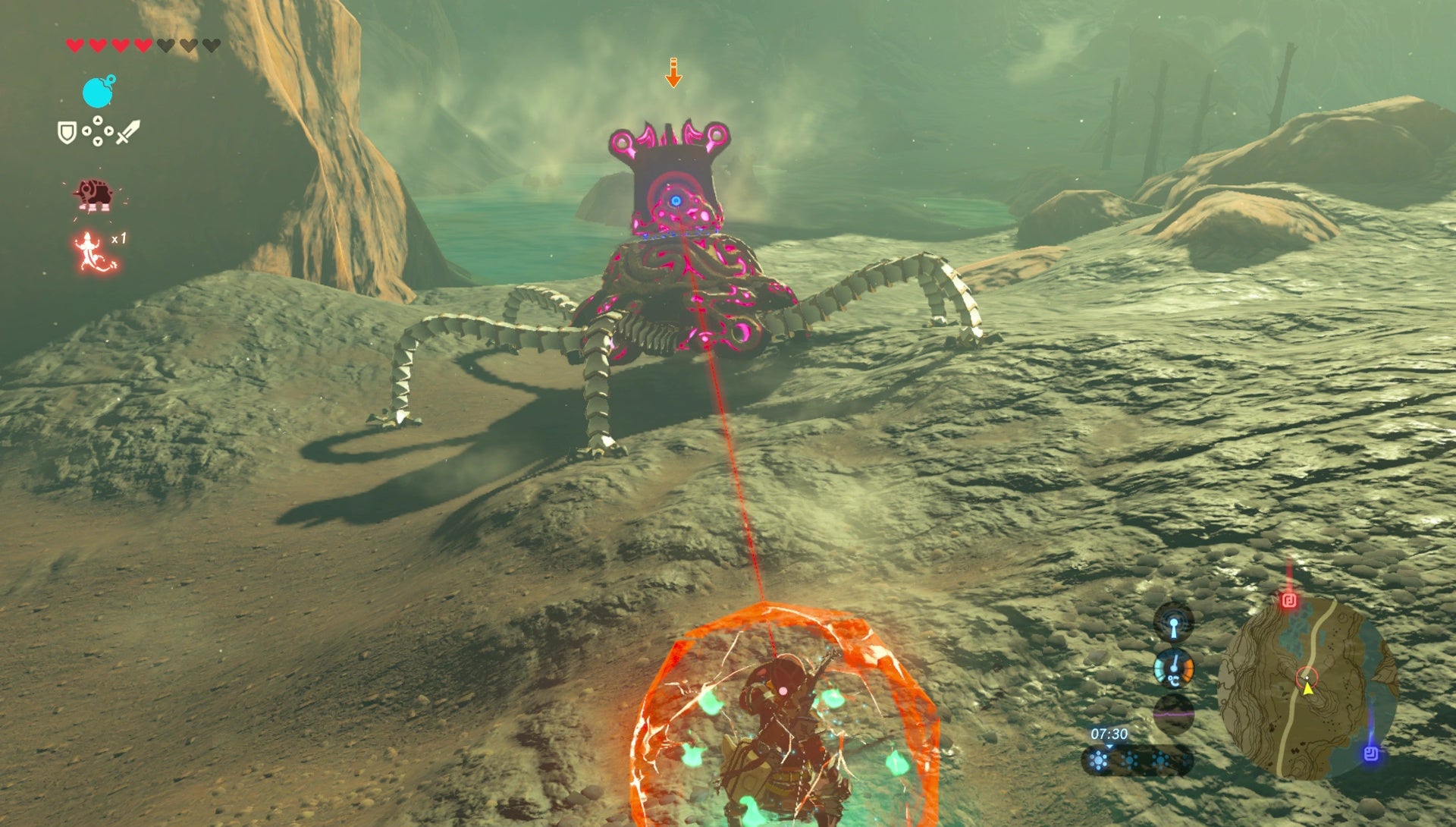Toggle the first darkened heart container

(x=165, y=45)
